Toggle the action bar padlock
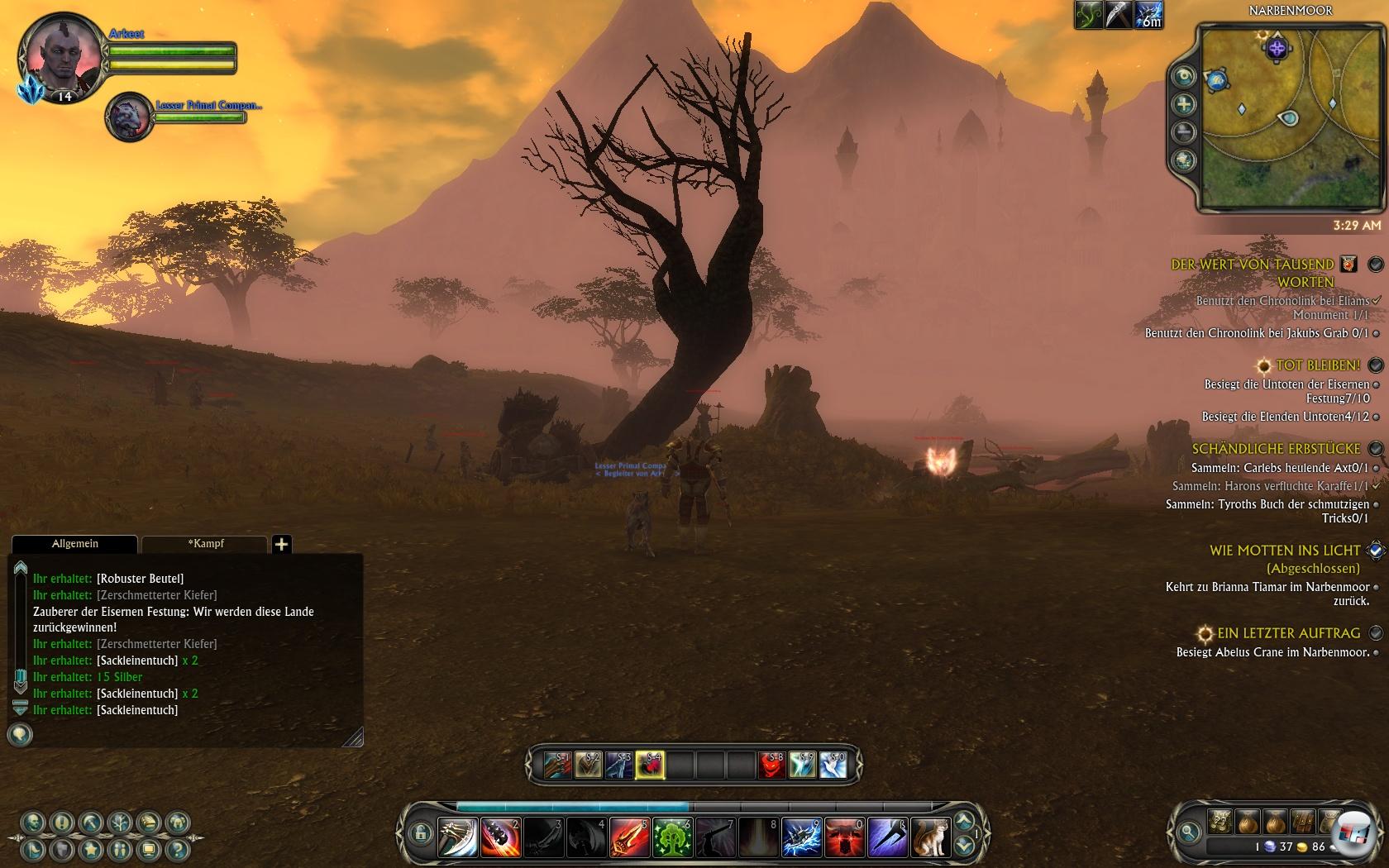Image resolution: width=1389 pixels, height=868 pixels. tap(420, 832)
